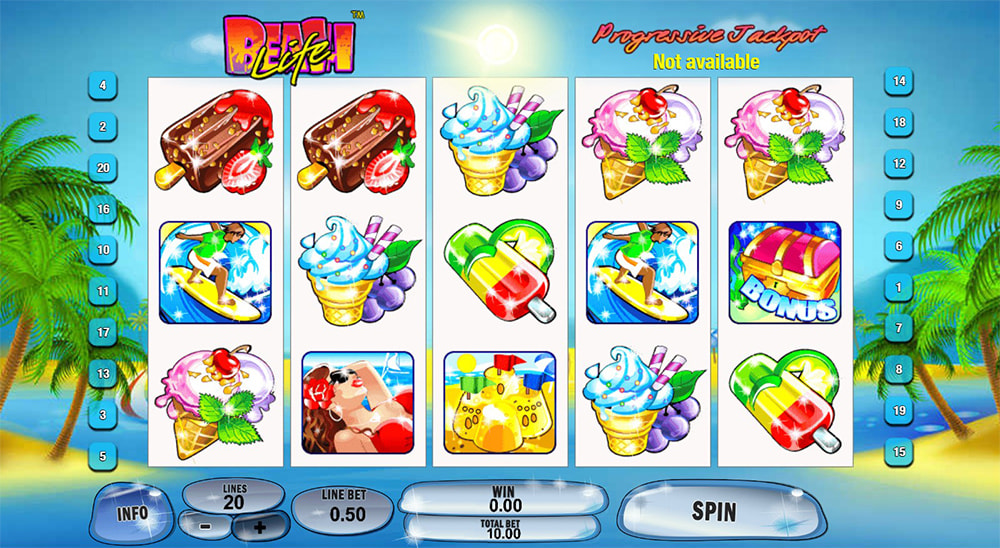Open the INFO paytable
Screen dimensions: 1000x548
(132, 514)
